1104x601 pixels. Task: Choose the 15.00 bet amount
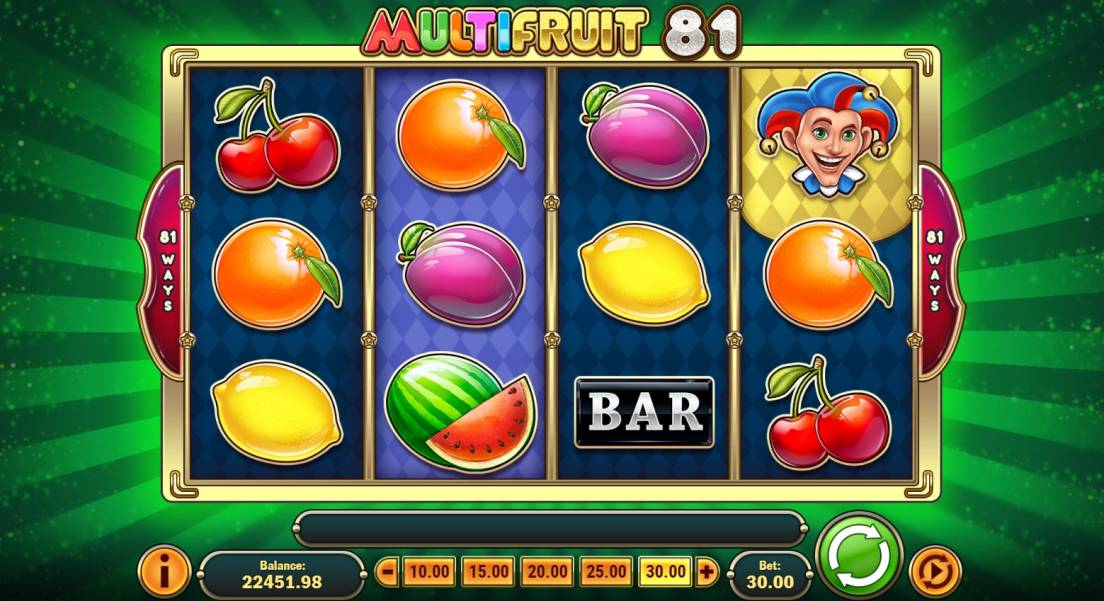tap(489, 572)
